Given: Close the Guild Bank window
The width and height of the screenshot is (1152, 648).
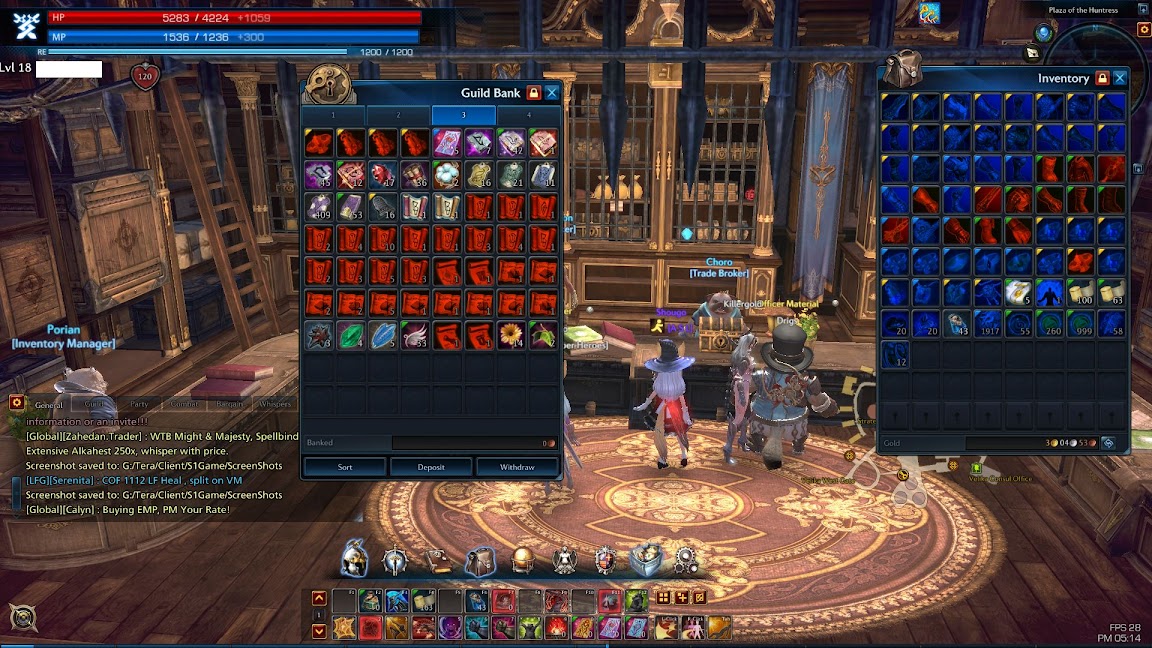Looking at the screenshot, I should click(x=552, y=93).
